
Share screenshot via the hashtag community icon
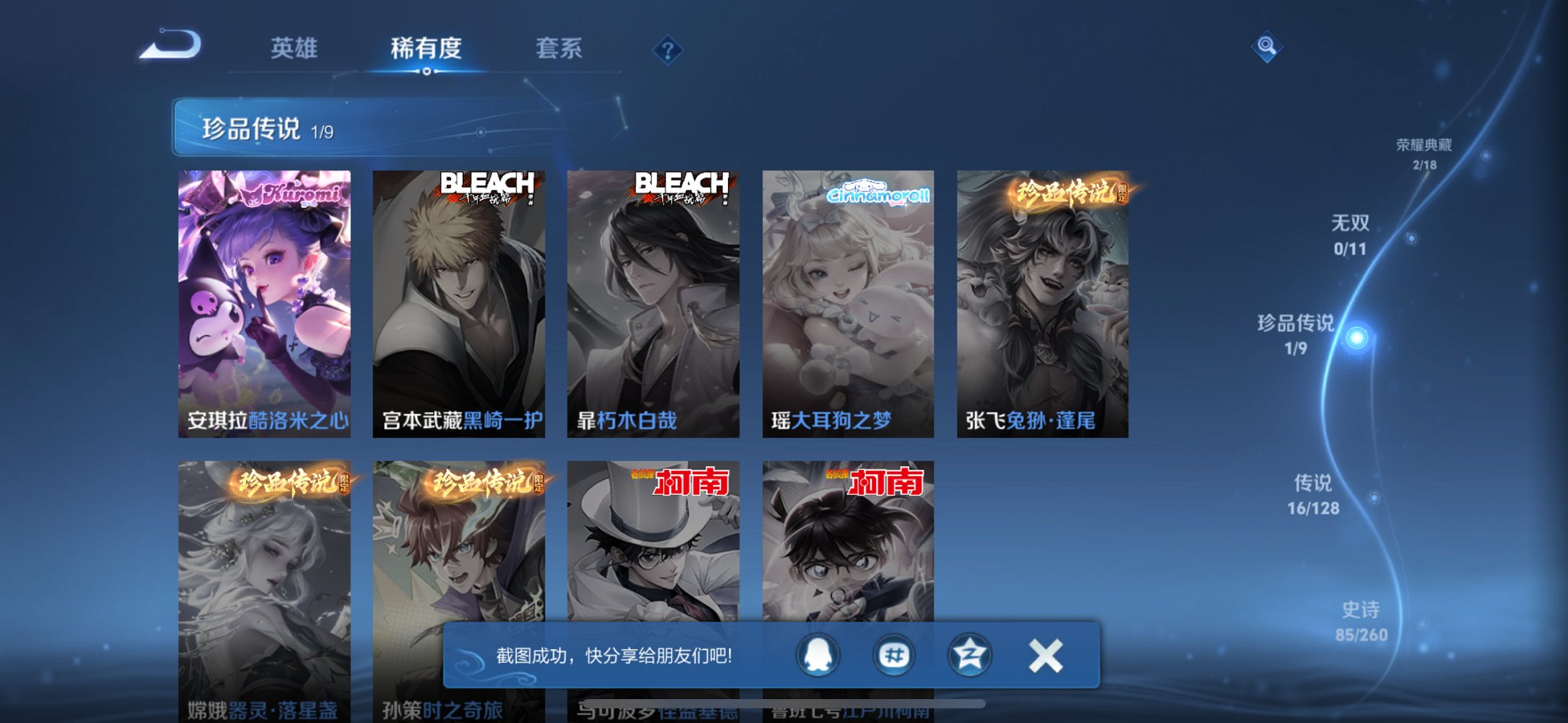[893, 655]
